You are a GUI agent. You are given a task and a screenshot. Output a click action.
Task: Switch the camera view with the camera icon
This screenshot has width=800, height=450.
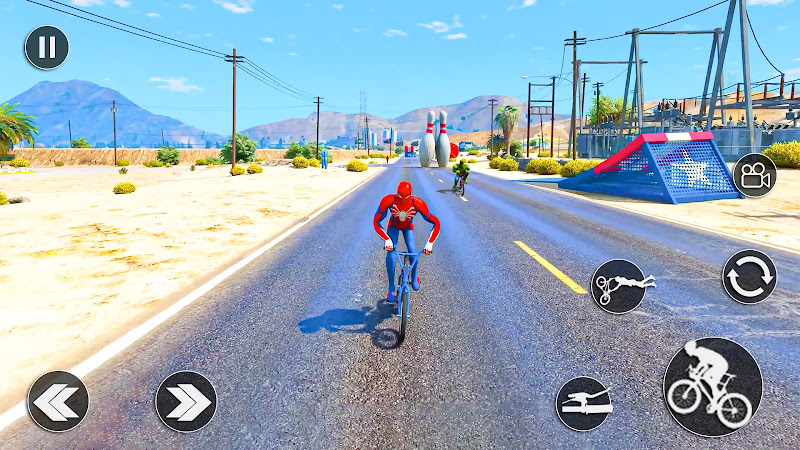[754, 176]
